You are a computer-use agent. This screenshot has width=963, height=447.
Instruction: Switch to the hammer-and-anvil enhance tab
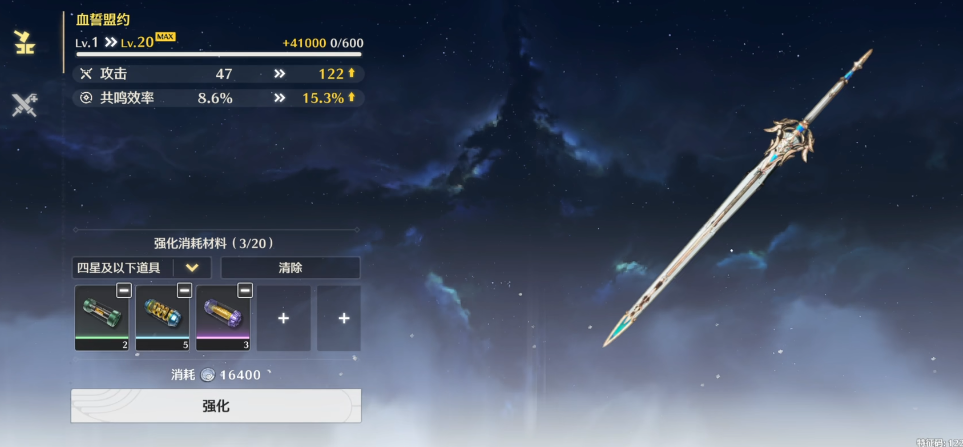click(23, 42)
